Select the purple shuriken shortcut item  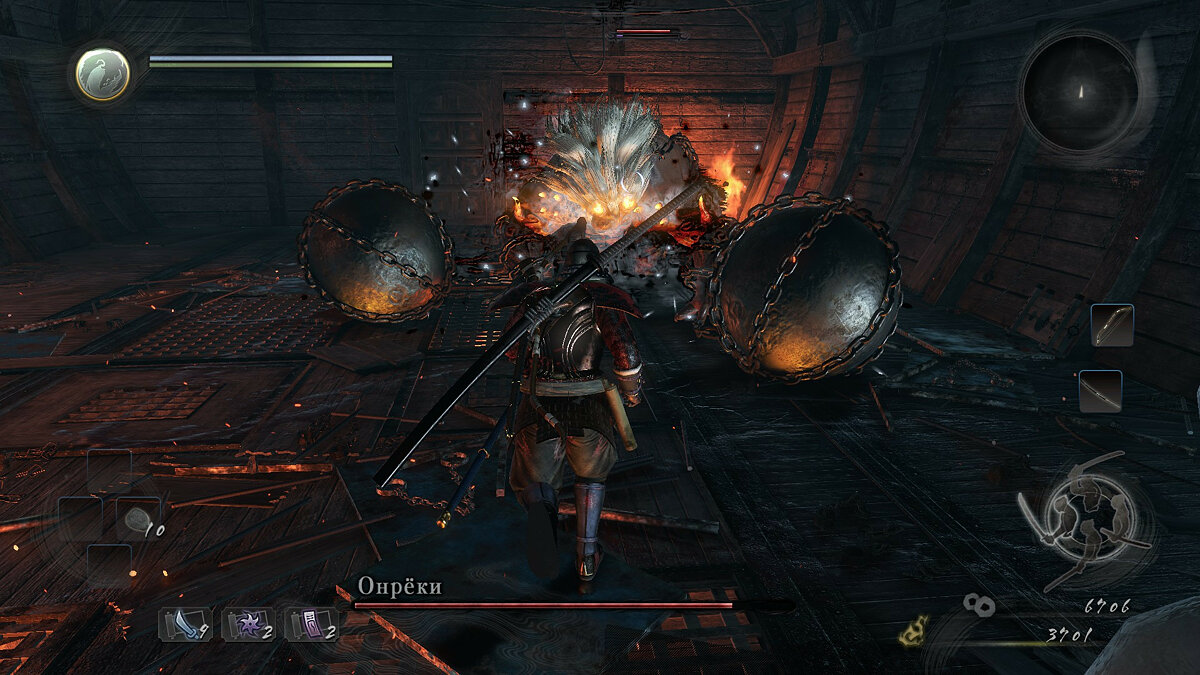click(247, 625)
